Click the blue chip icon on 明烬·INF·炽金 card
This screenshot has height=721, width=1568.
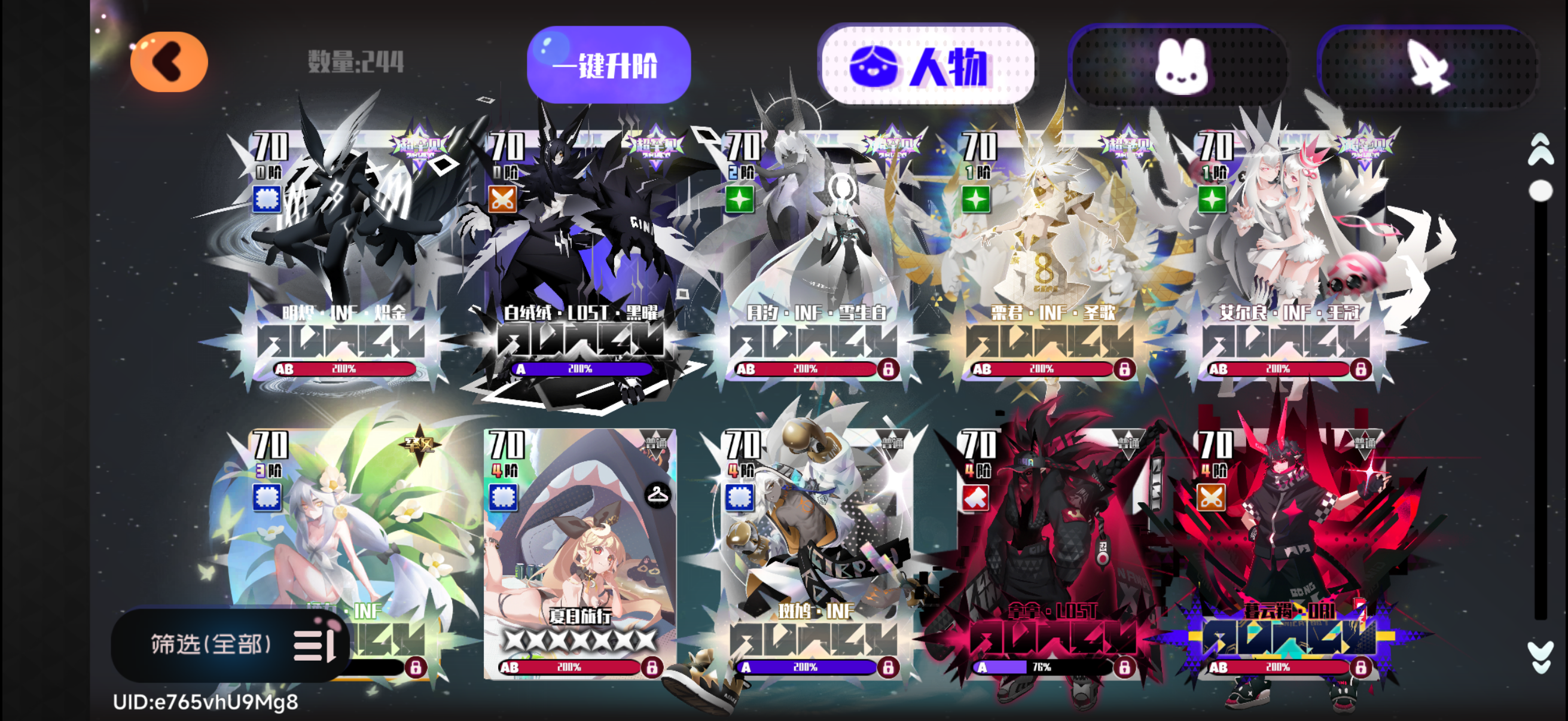coord(267,198)
